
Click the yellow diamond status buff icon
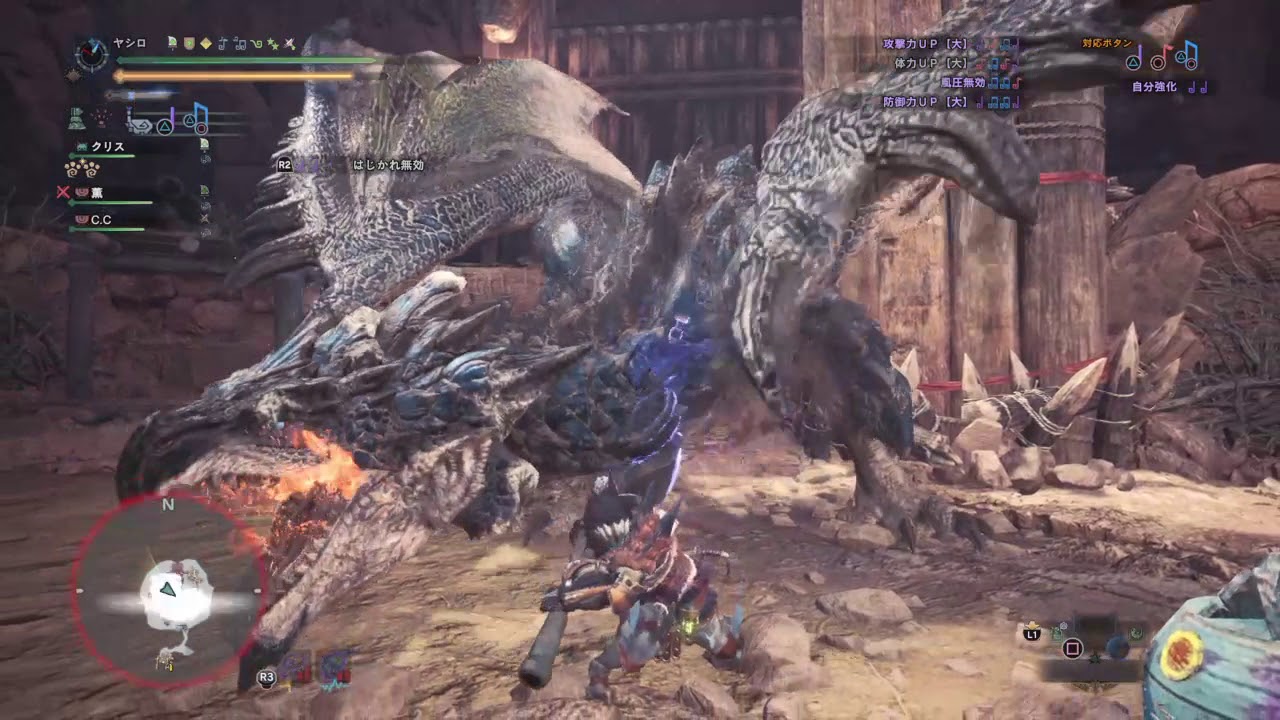click(x=206, y=43)
